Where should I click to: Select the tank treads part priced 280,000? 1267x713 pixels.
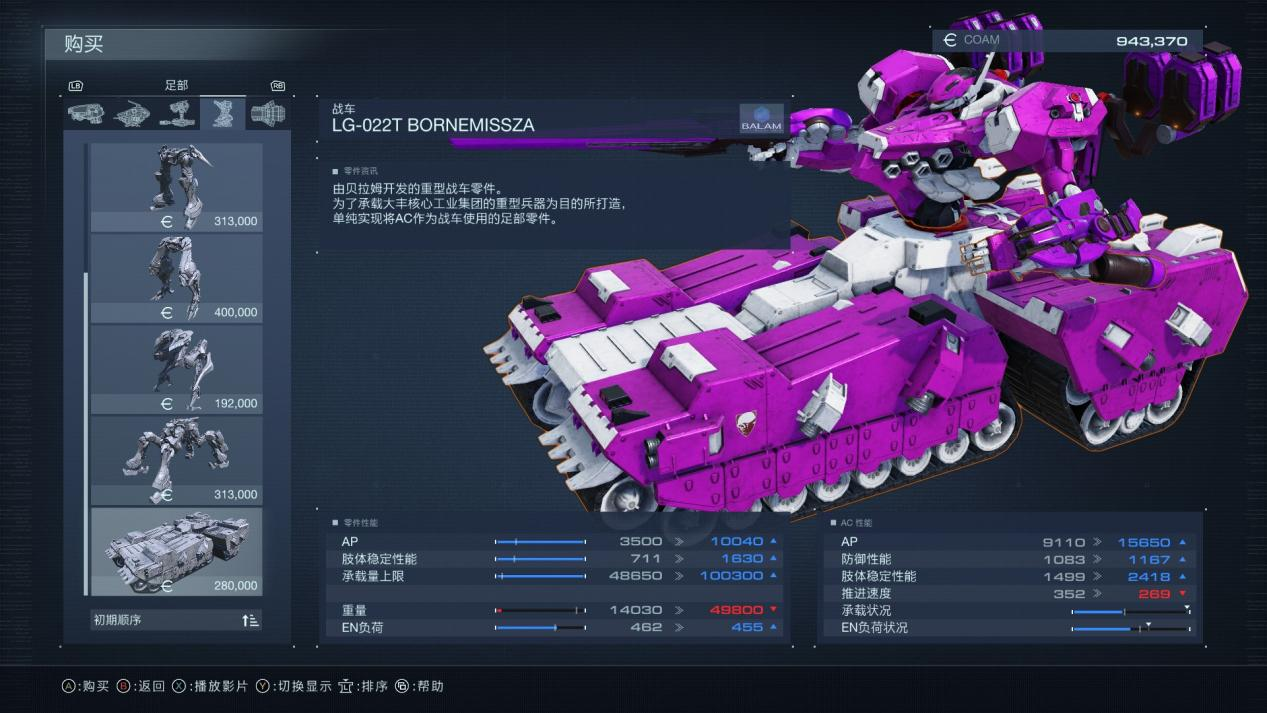click(x=177, y=551)
